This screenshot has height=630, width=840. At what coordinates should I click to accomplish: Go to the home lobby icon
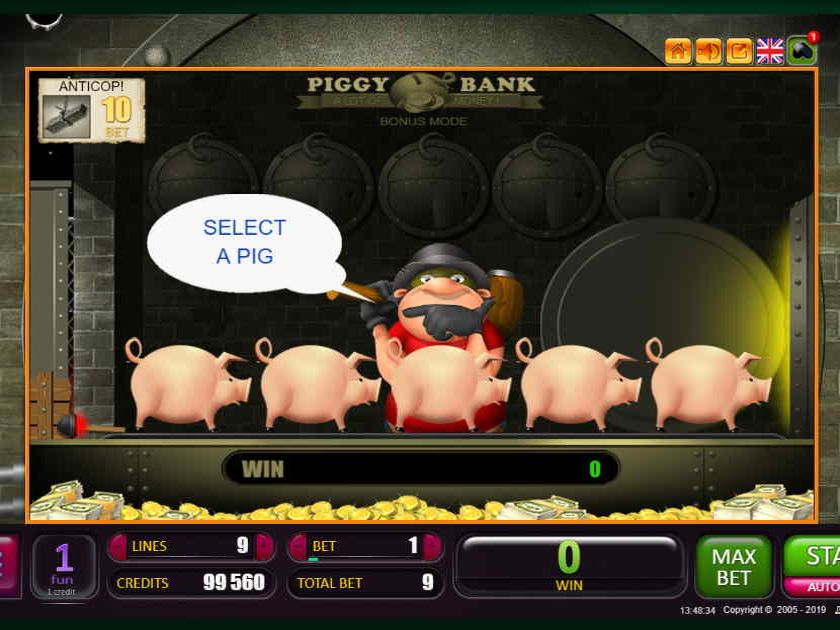click(678, 50)
